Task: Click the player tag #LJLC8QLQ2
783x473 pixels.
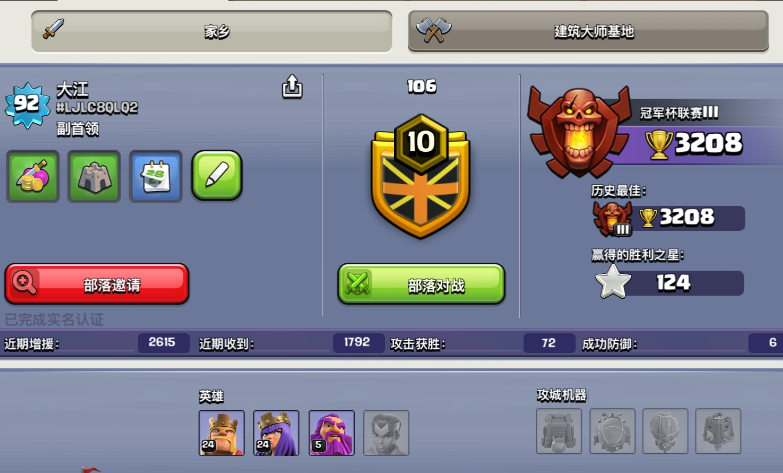Action: (97, 108)
